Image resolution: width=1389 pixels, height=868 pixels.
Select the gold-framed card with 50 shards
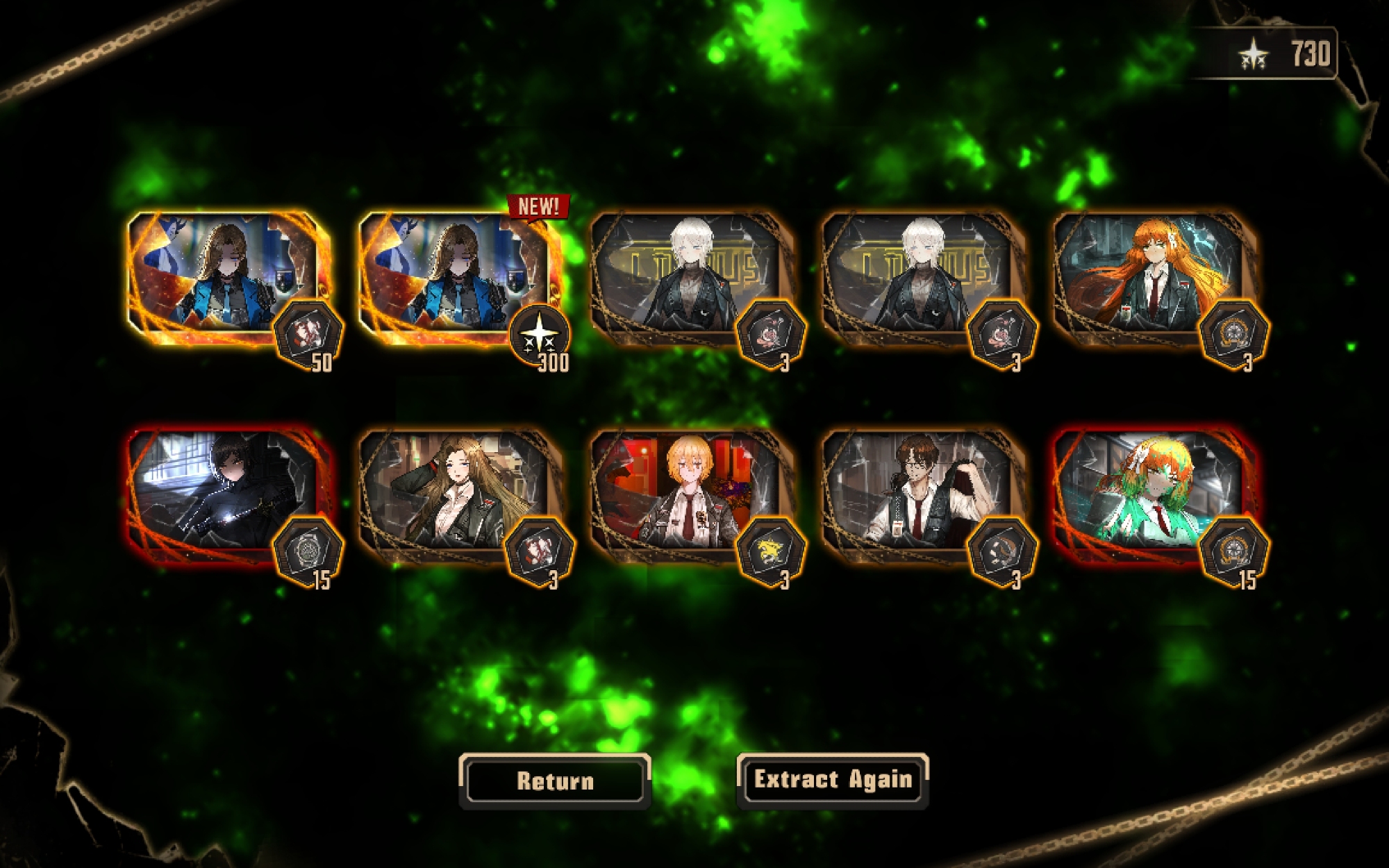point(226,278)
